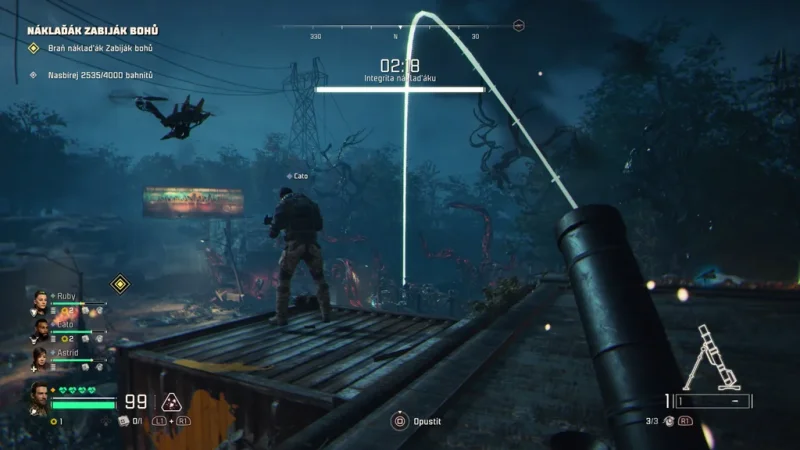
Task: Click the Nasbírej bahnitů objective entry
Action: click(100, 74)
